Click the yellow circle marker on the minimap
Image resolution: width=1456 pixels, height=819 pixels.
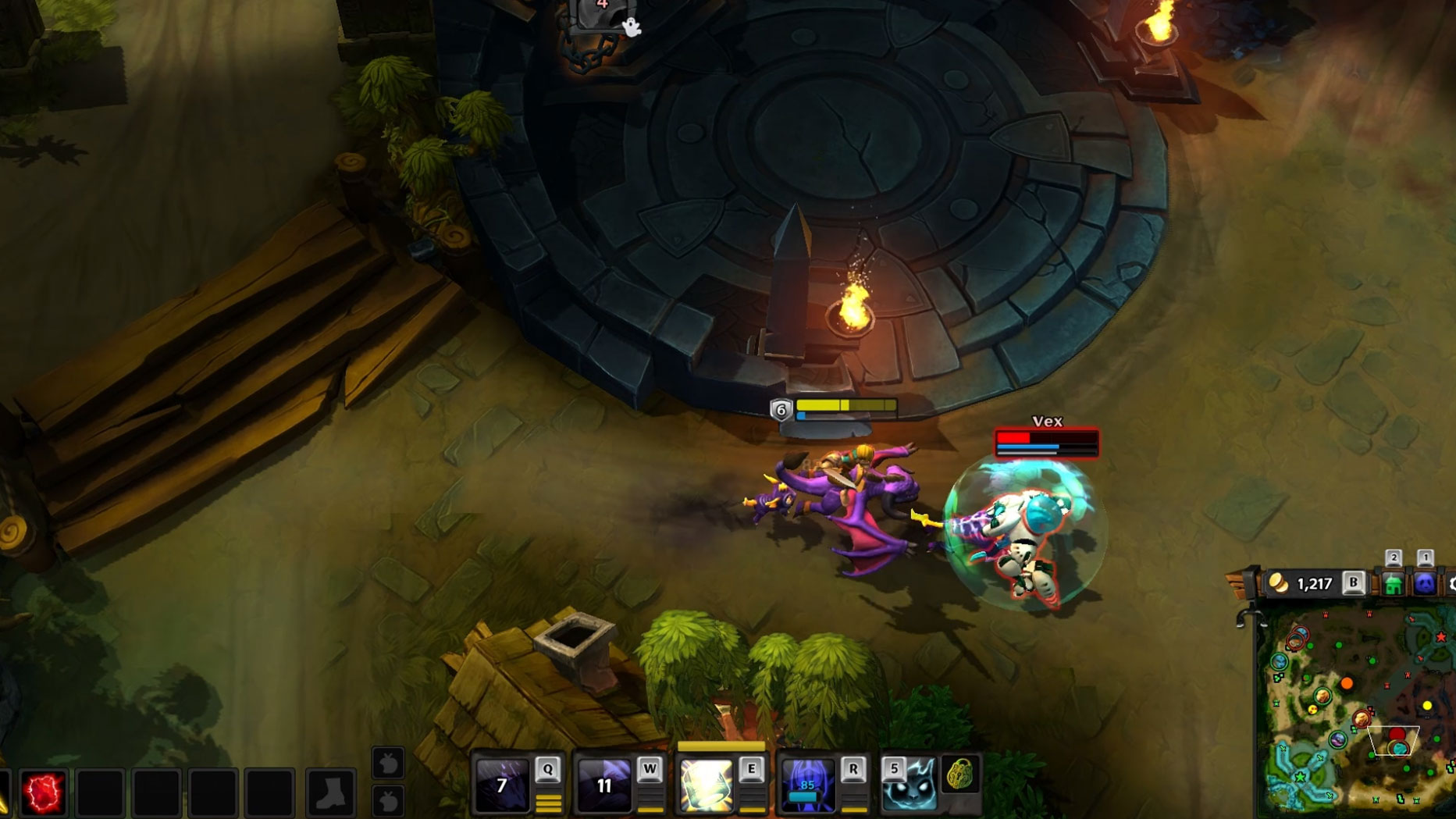(x=1427, y=706)
